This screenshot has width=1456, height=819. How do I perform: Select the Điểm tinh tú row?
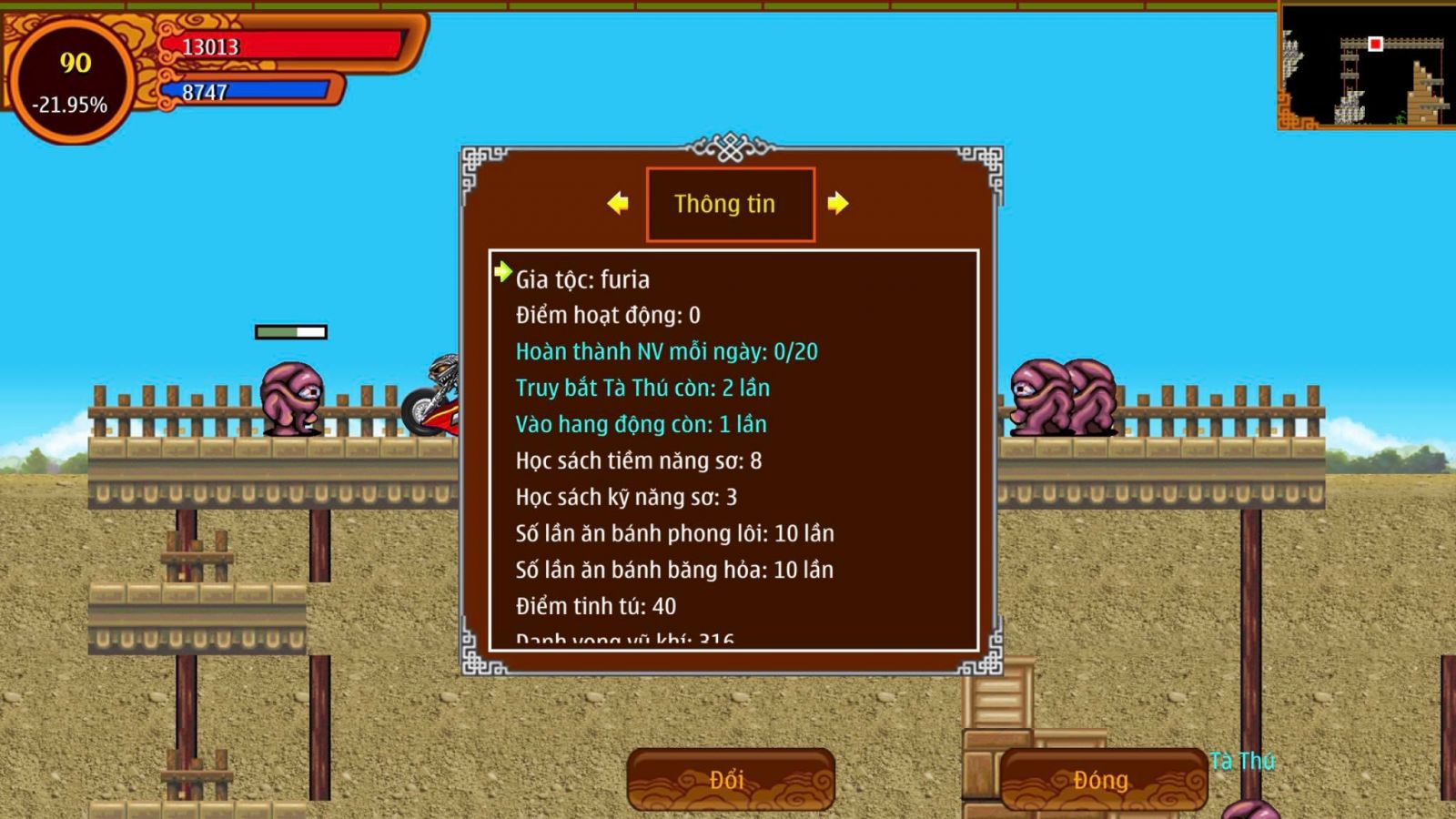[x=595, y=607]
